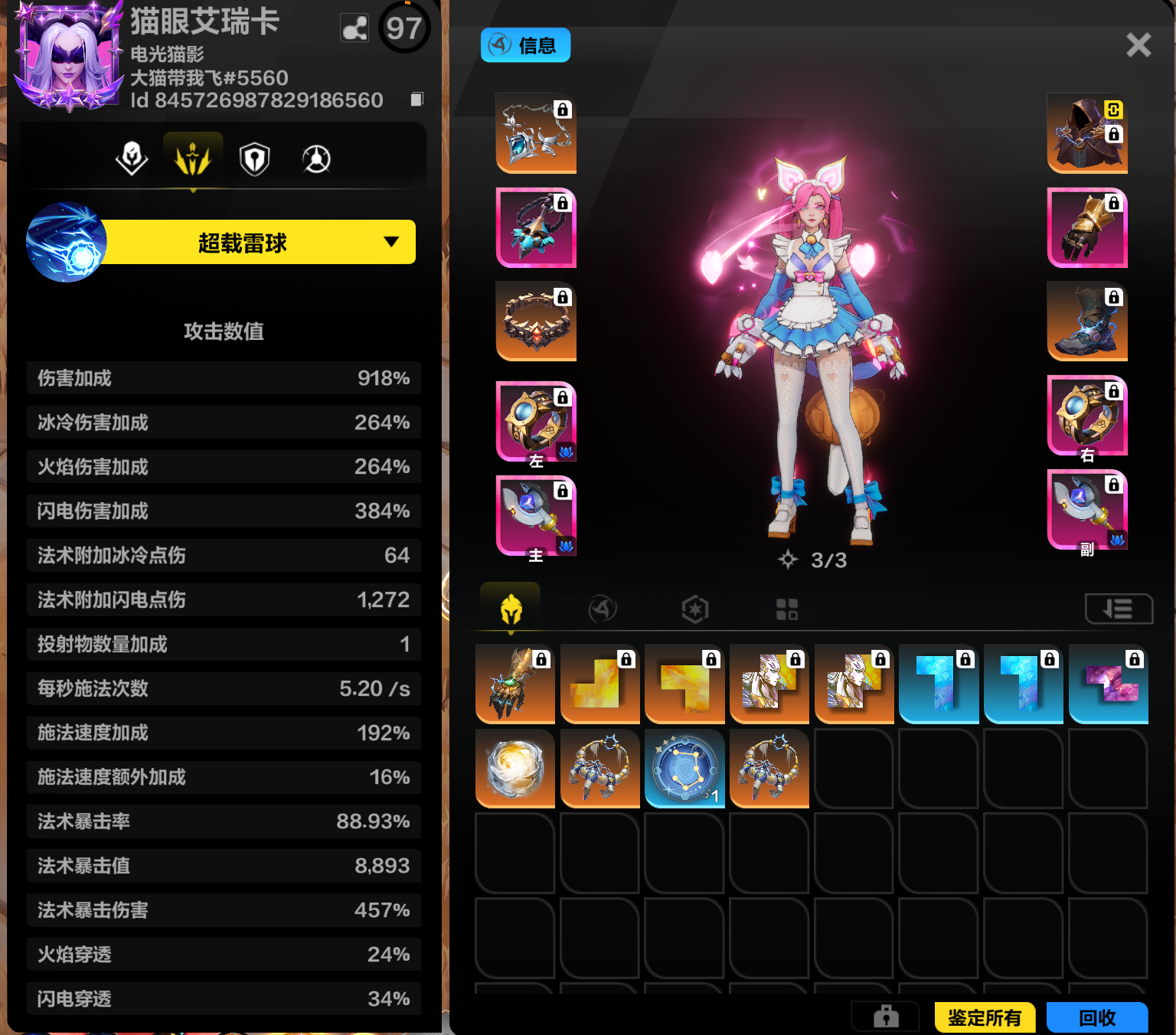Expand the level 97 badge details
1176x1035 pixels.
point(403,28)
